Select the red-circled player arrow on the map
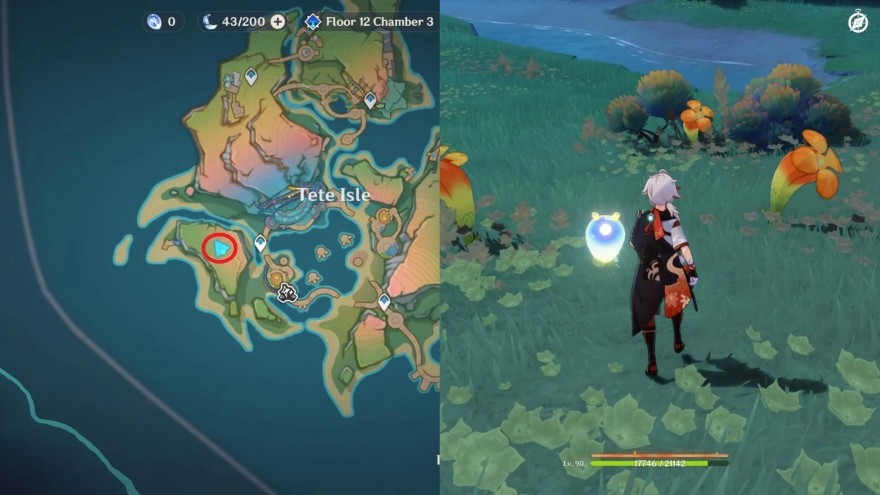 pyautogui.click(x=220, y=248)
